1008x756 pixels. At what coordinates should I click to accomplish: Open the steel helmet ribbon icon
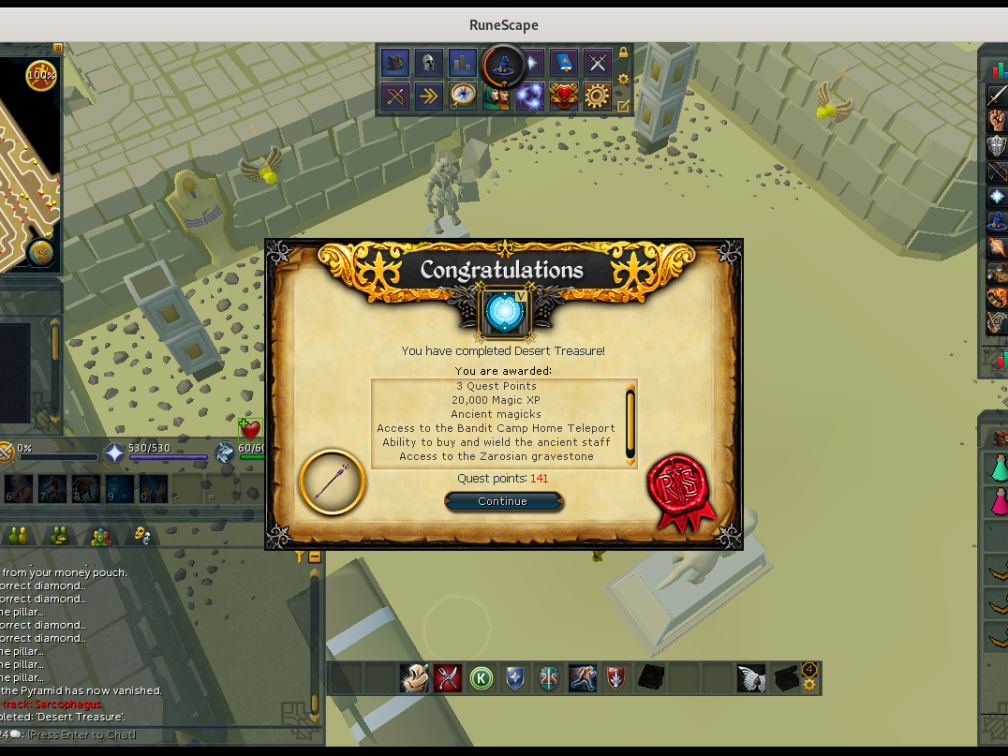coord(429,63)
